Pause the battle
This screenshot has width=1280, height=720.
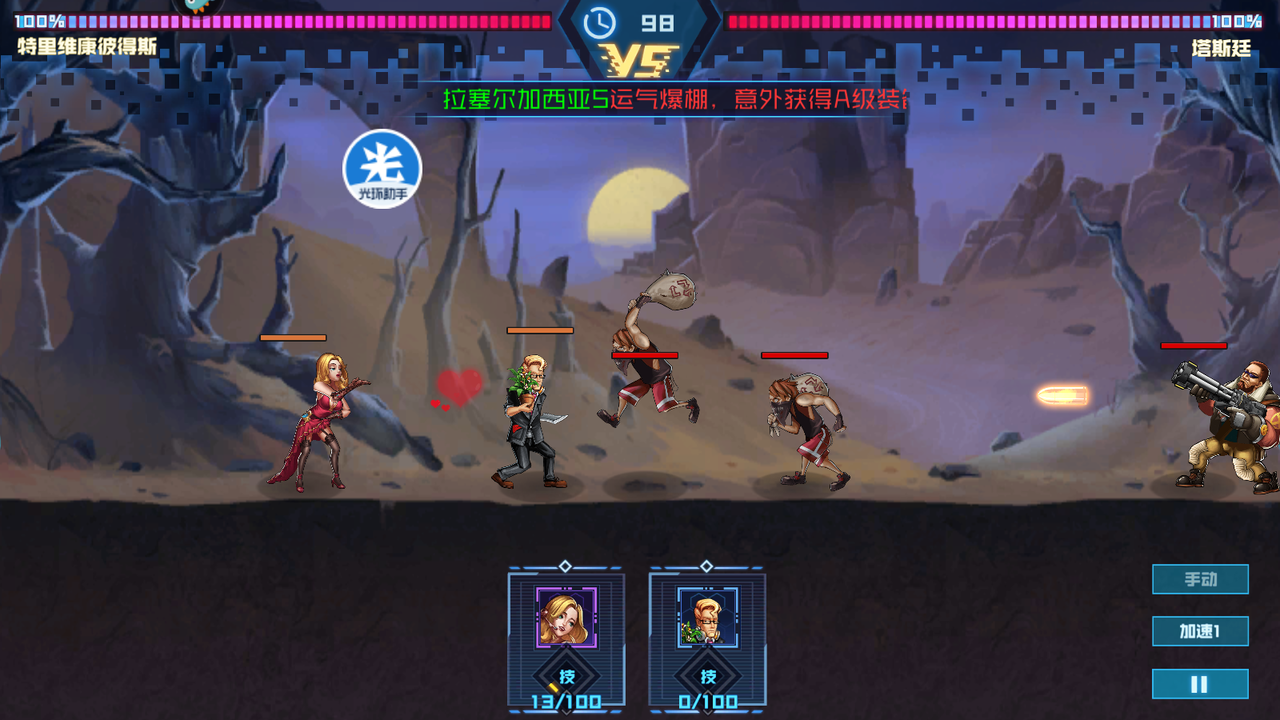[1200, 684]
